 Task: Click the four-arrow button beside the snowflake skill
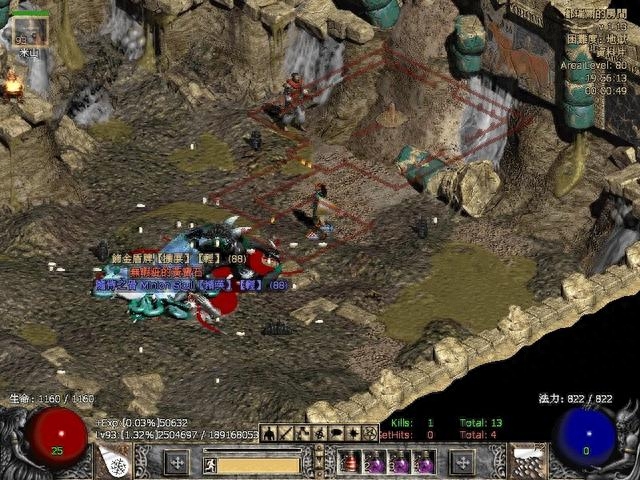coord(176,462)
